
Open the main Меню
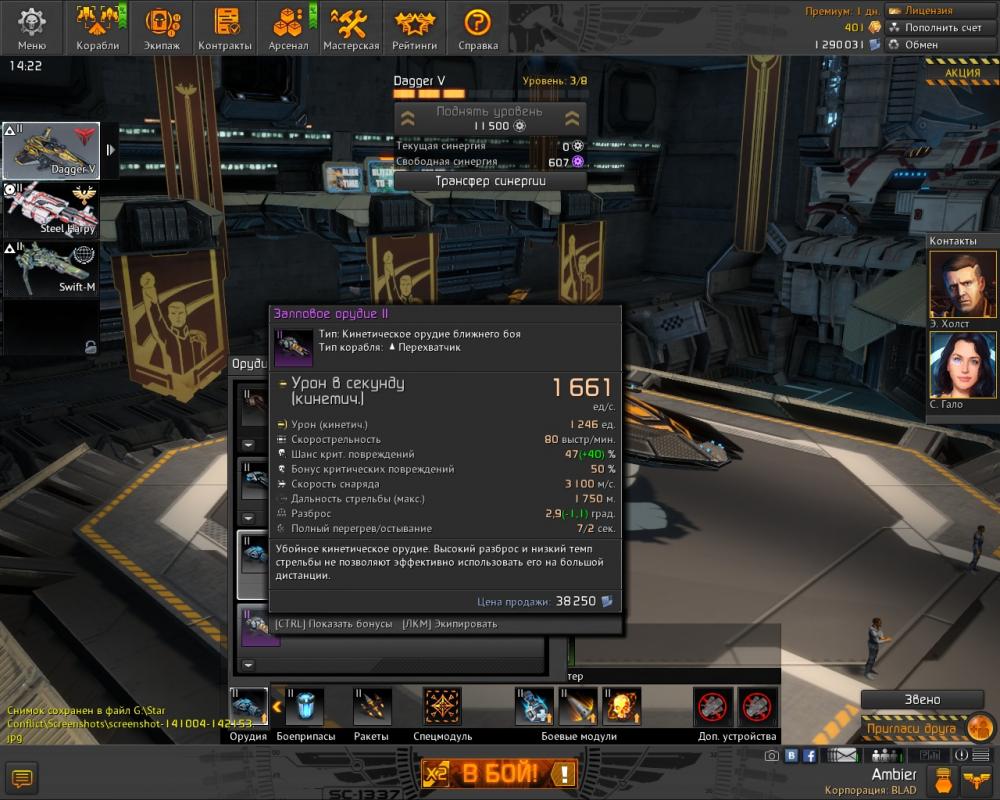pyautogui.click(x=32, y=28)
